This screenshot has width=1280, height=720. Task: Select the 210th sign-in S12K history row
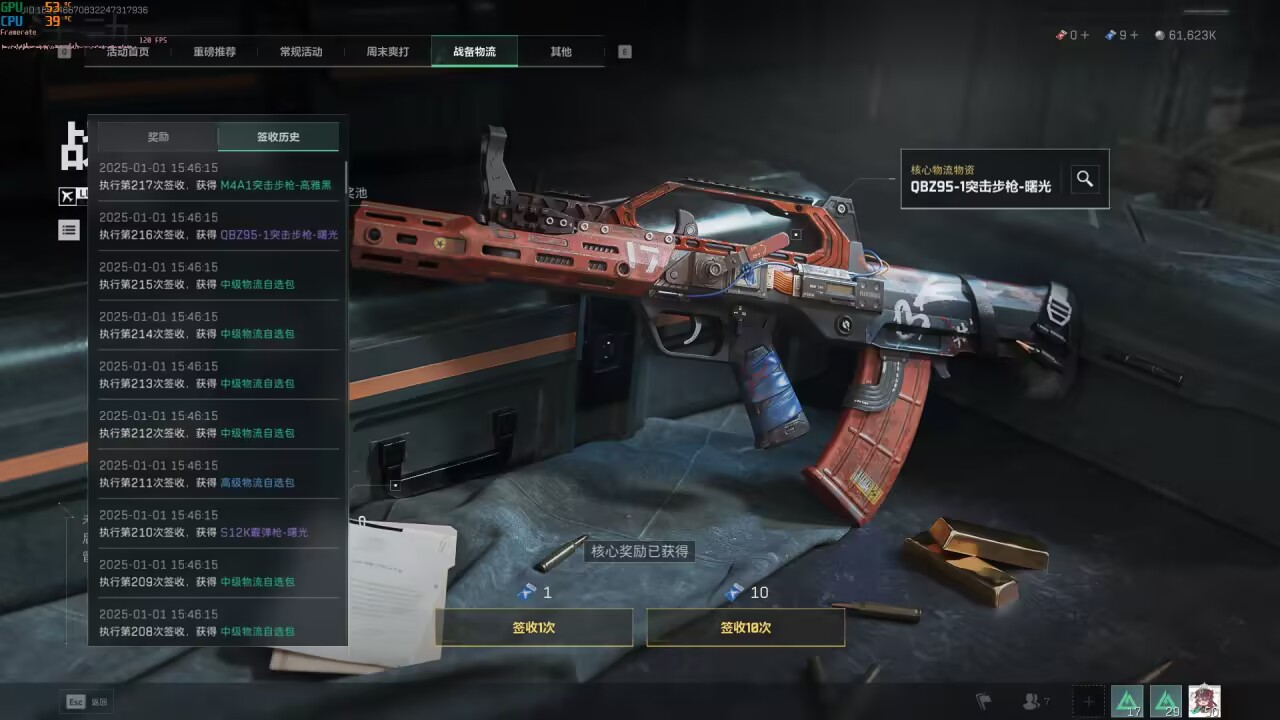pos(216,524)
